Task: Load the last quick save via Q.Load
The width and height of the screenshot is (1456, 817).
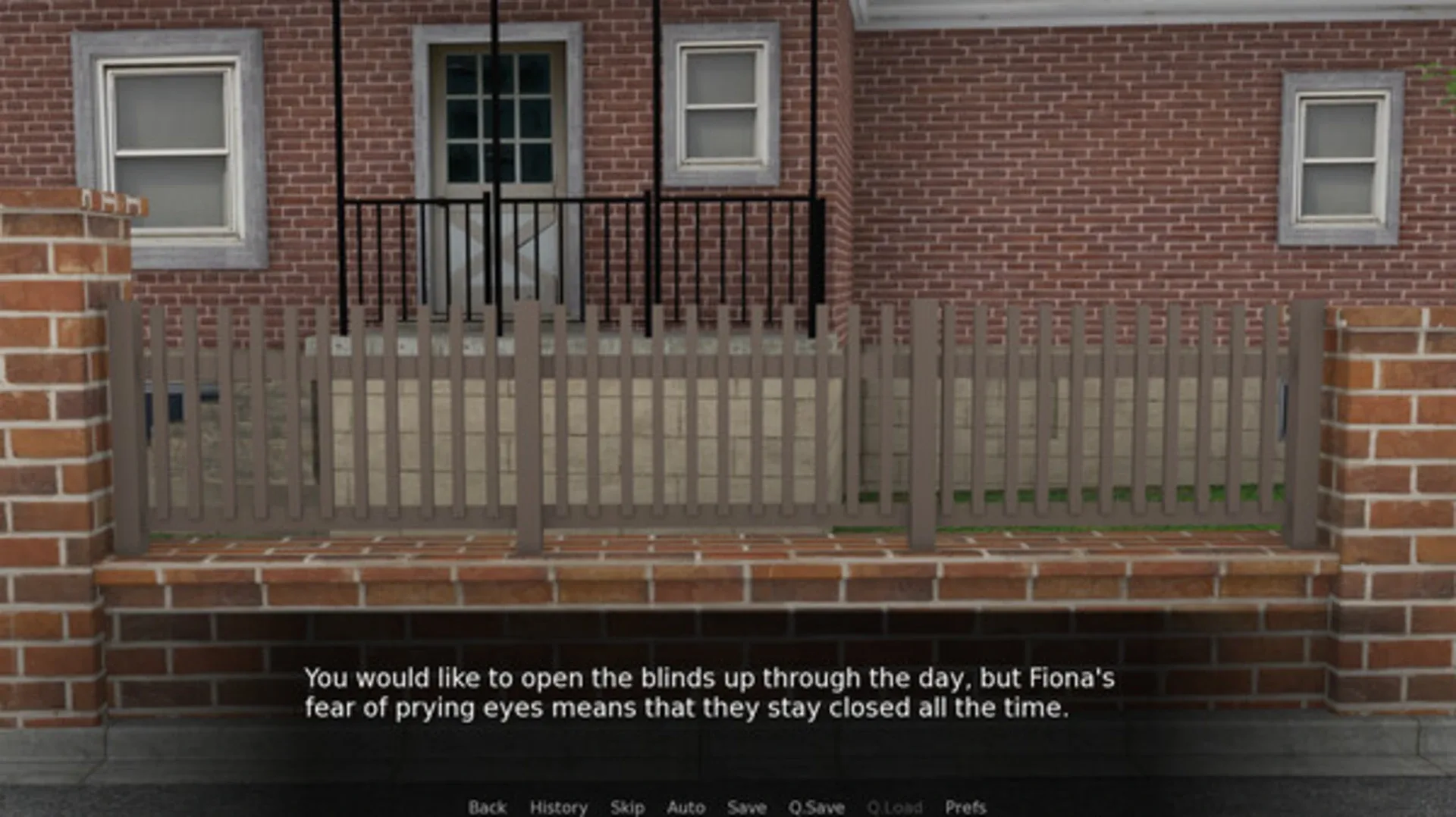Action: click(896, 808)
